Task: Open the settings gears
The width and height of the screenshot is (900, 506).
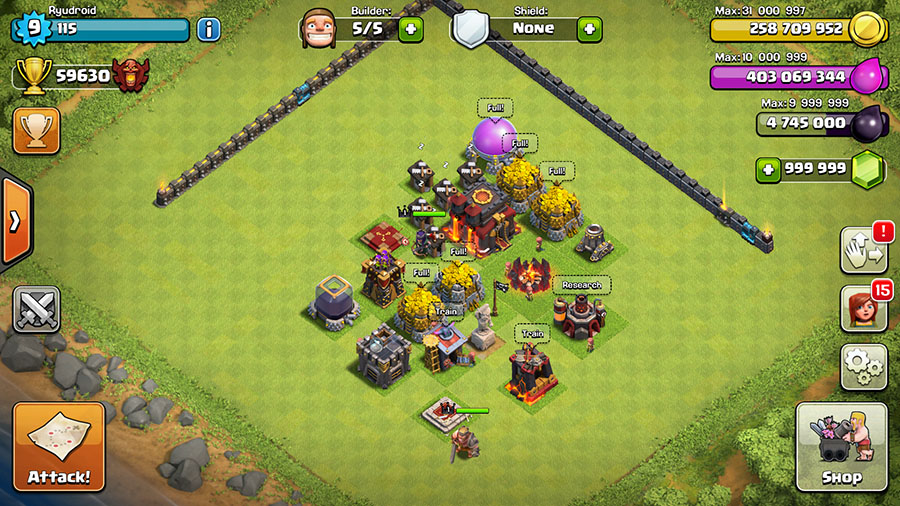Action: click(x=863, y=367)
